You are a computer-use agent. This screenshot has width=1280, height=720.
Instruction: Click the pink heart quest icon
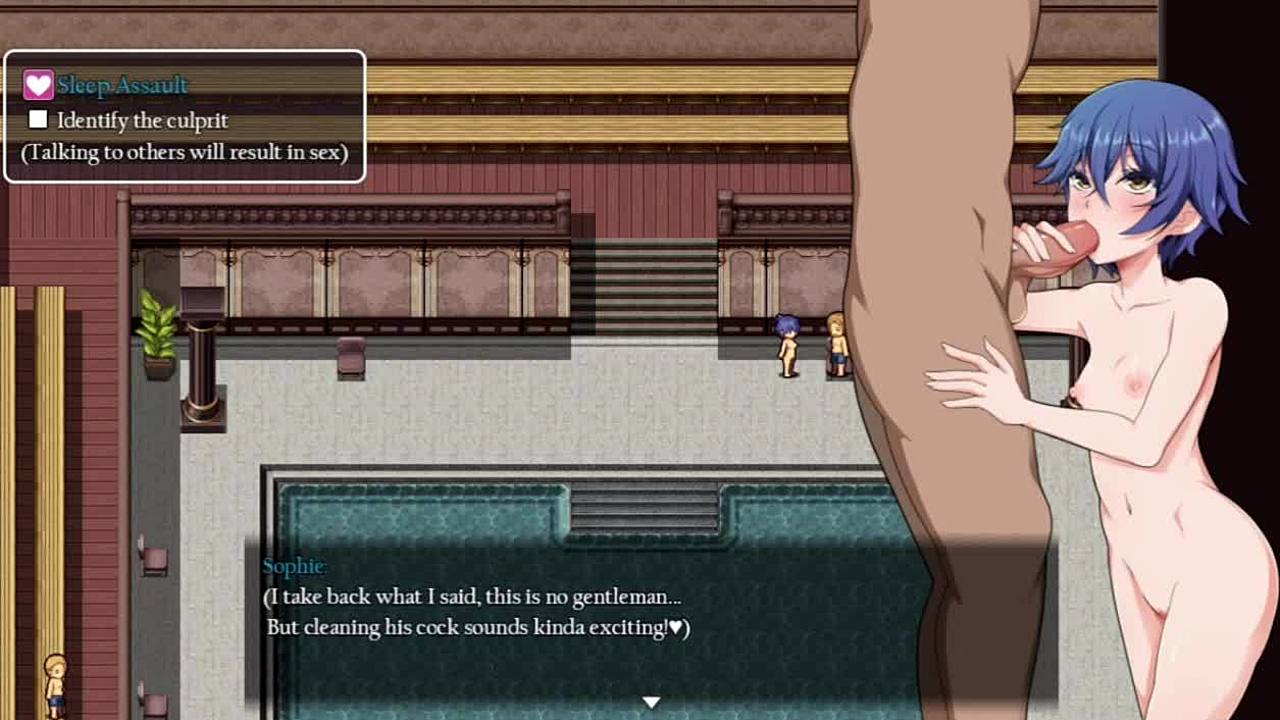pyautogui.click(x=38, y=85)
